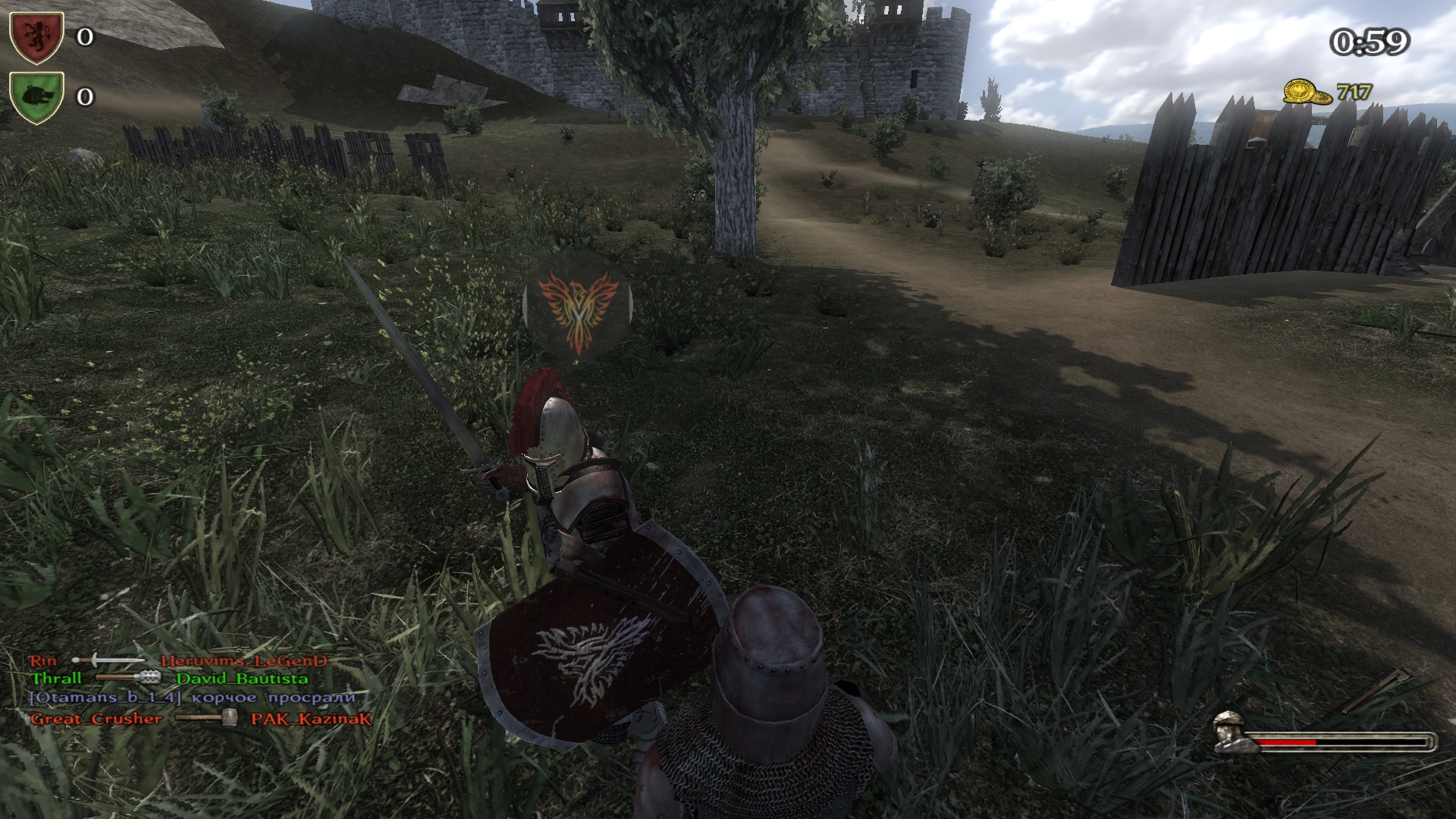Click the Otamans chat message line
Image resolution: width=1456 pixels, height=819 pixels.
coord(192,697)
